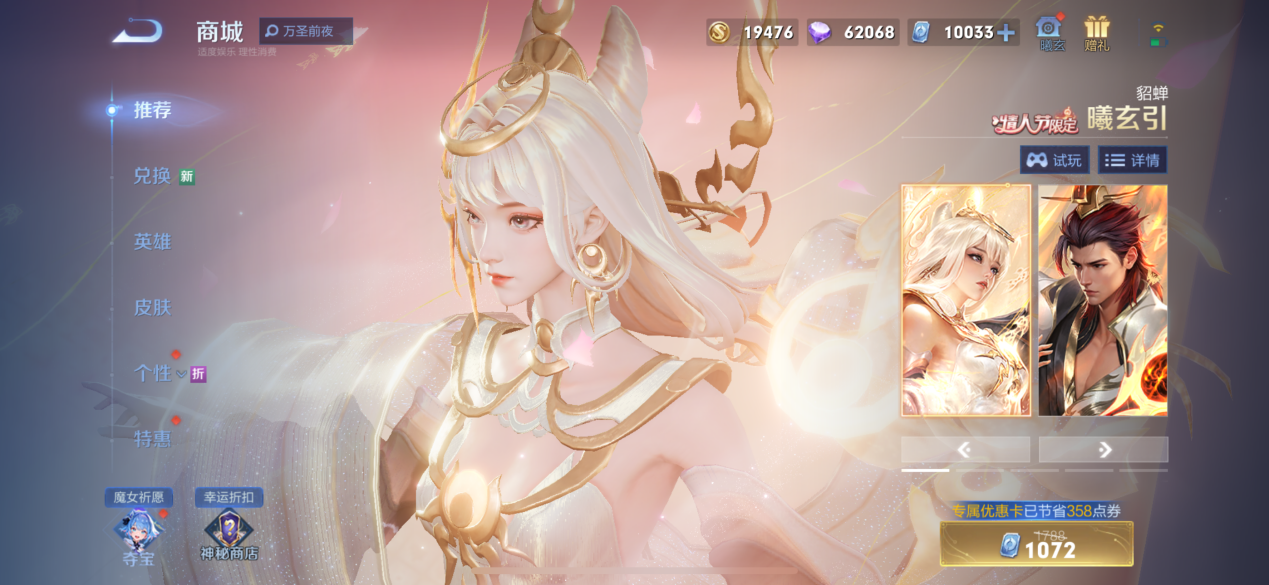Viewport: 1269px width, 585px height.
Task: Buy the skin for 1072 coupons
Action: point(1036,545)
